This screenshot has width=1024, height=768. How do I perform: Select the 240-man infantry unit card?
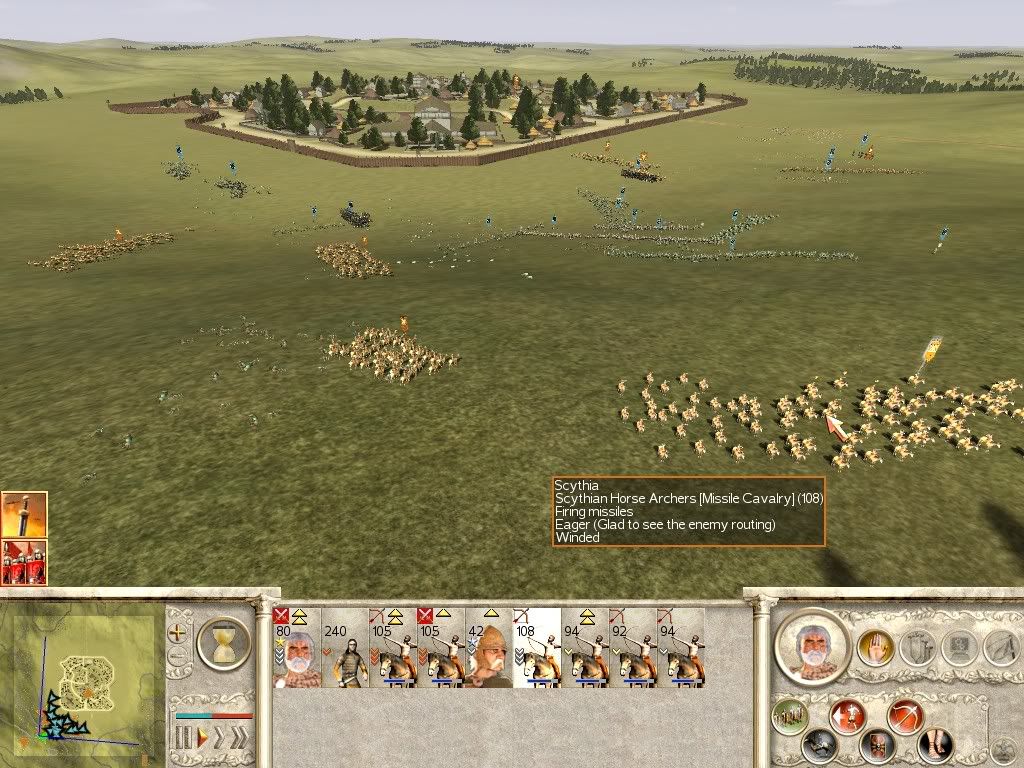tap(345, 648)
